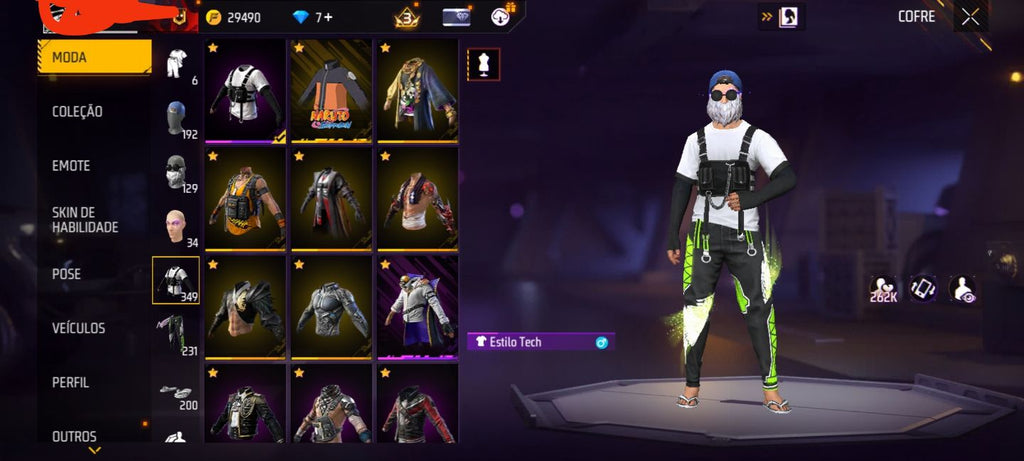The height and width of the screenshot is (461, 1024).
Task: Select the grey armored long-sleeve top
Action: [x=331, y=306]
